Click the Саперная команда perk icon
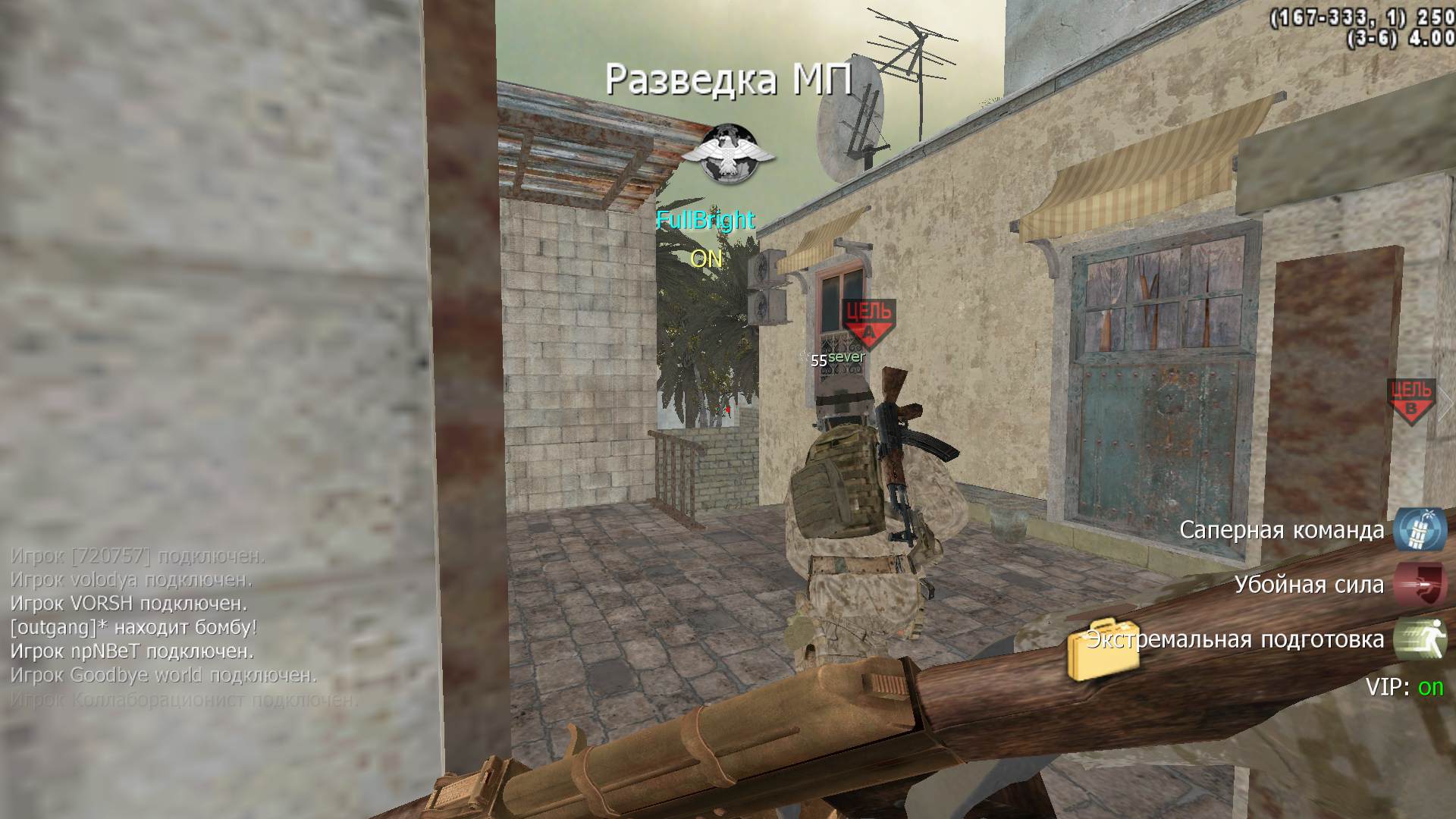Screen dimensions: 1456x819 coord(1419,529)
